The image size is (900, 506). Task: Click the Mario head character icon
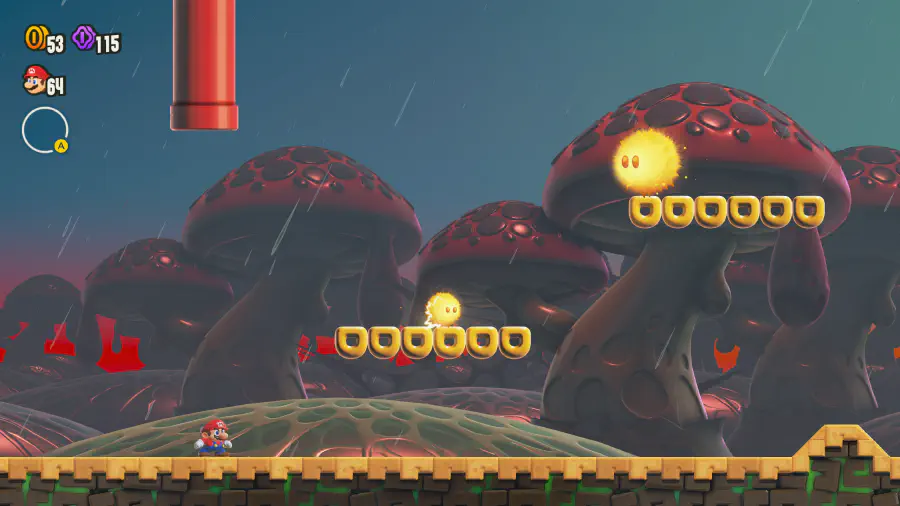[35, 80]
